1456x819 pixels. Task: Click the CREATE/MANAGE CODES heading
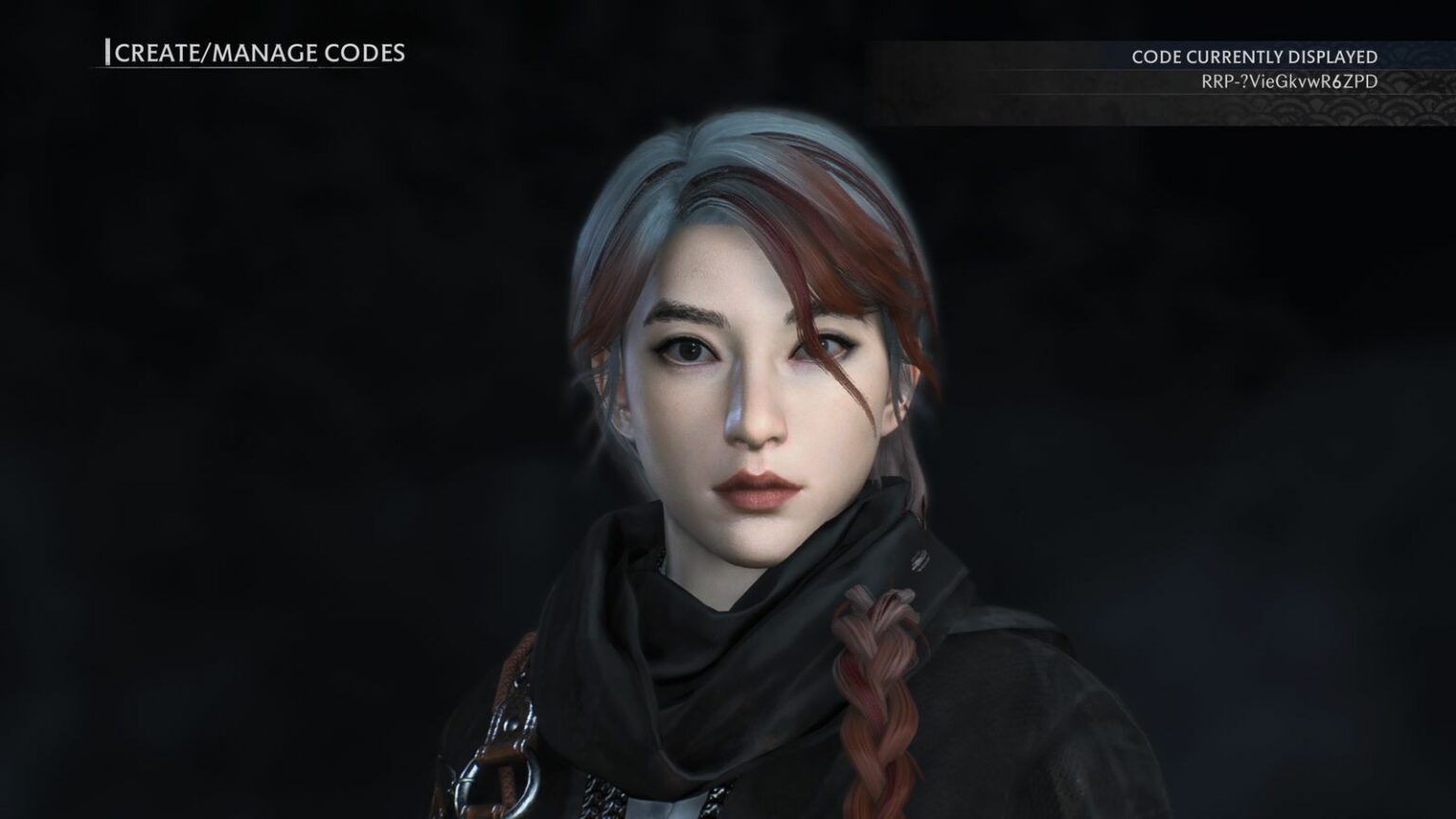click(x=258, y=54)
